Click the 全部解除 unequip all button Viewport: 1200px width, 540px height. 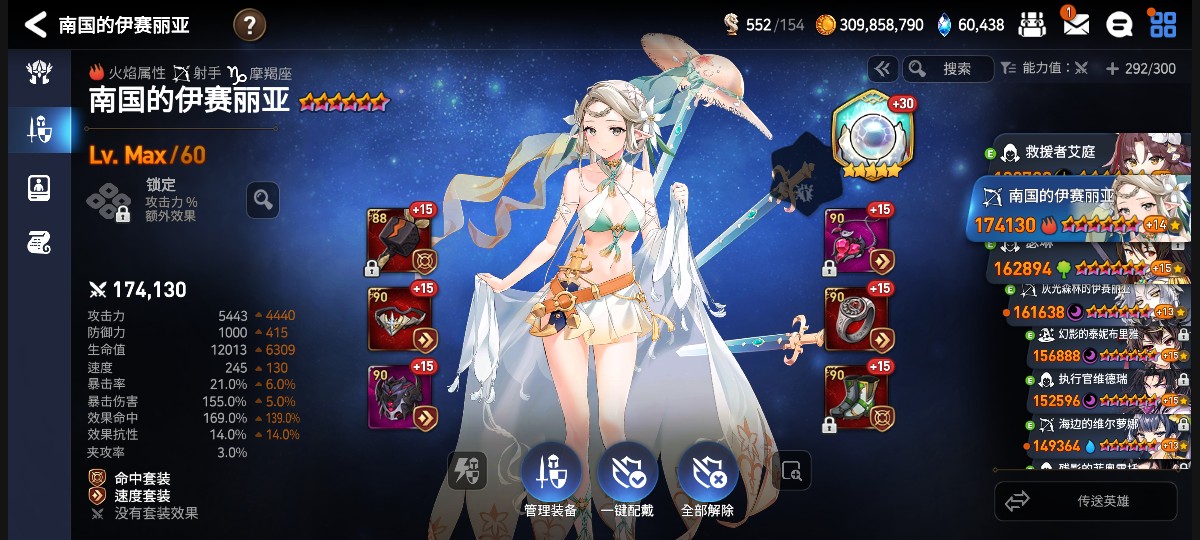click(x=707, y=477)
